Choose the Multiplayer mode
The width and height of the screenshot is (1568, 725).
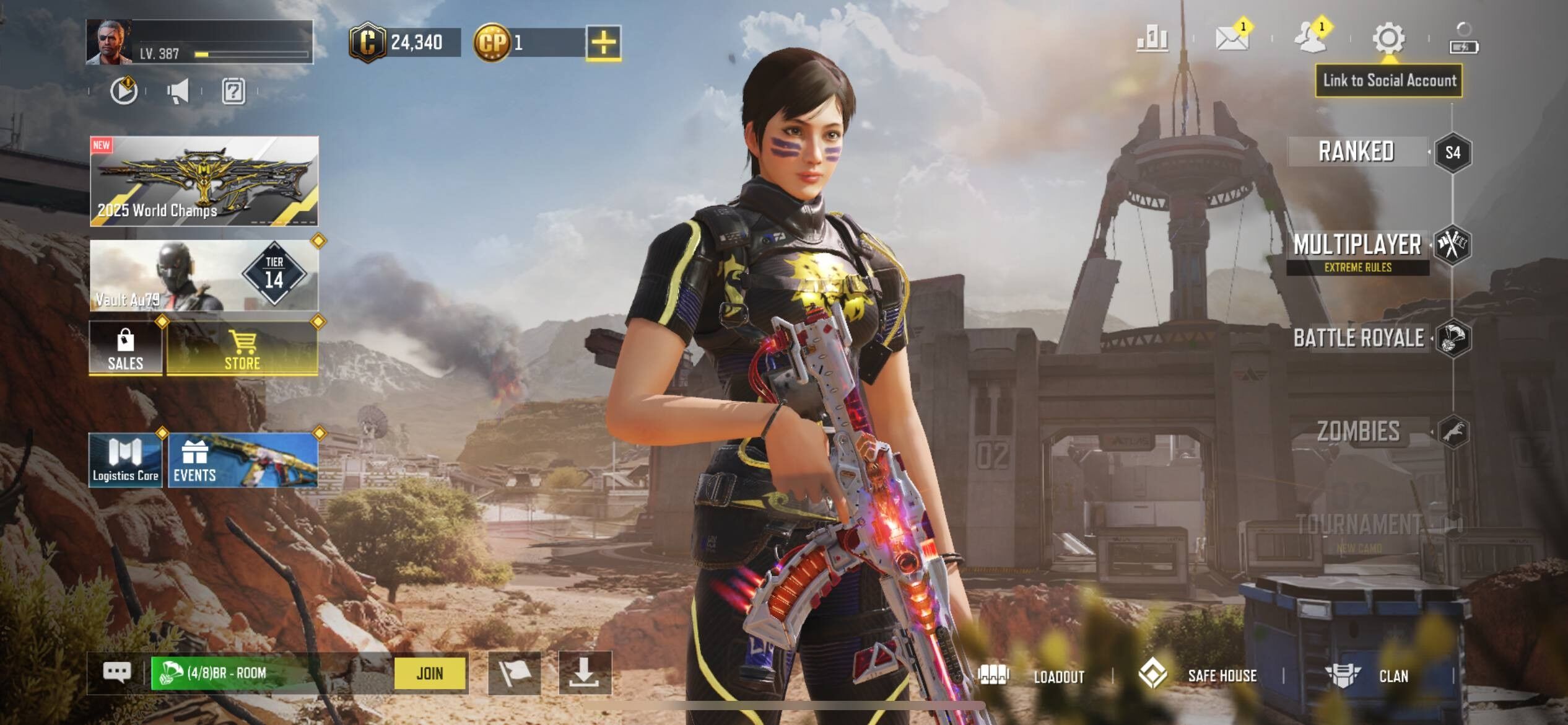(1357, 245)
